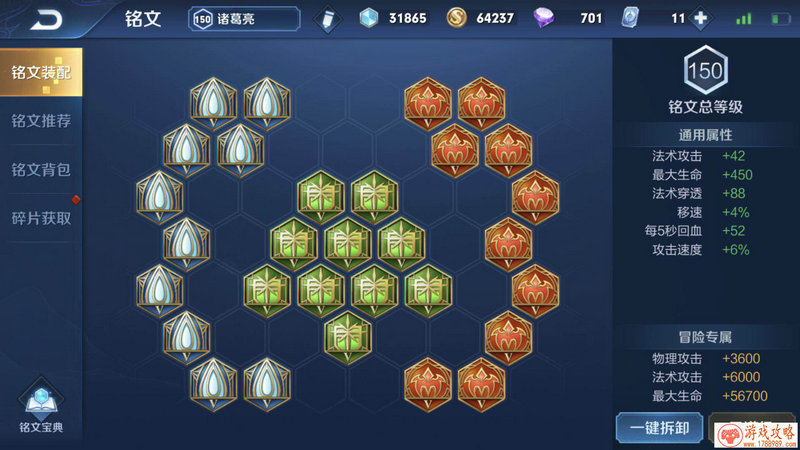
Task: Open the 铭文宝典 book icon
Action: click(41, 405)
